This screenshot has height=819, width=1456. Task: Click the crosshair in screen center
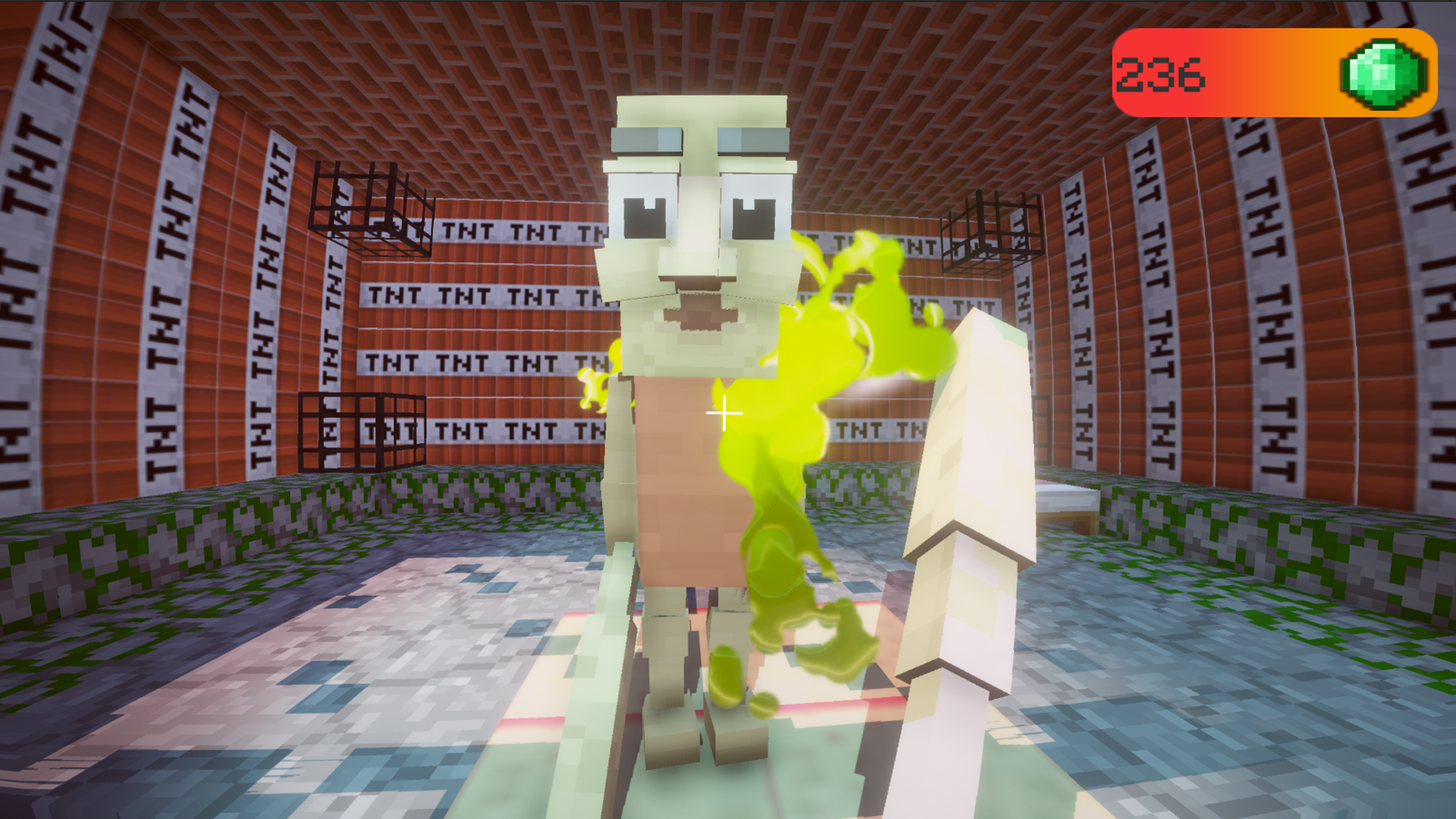pyautogui.click(x=723, y=413)
